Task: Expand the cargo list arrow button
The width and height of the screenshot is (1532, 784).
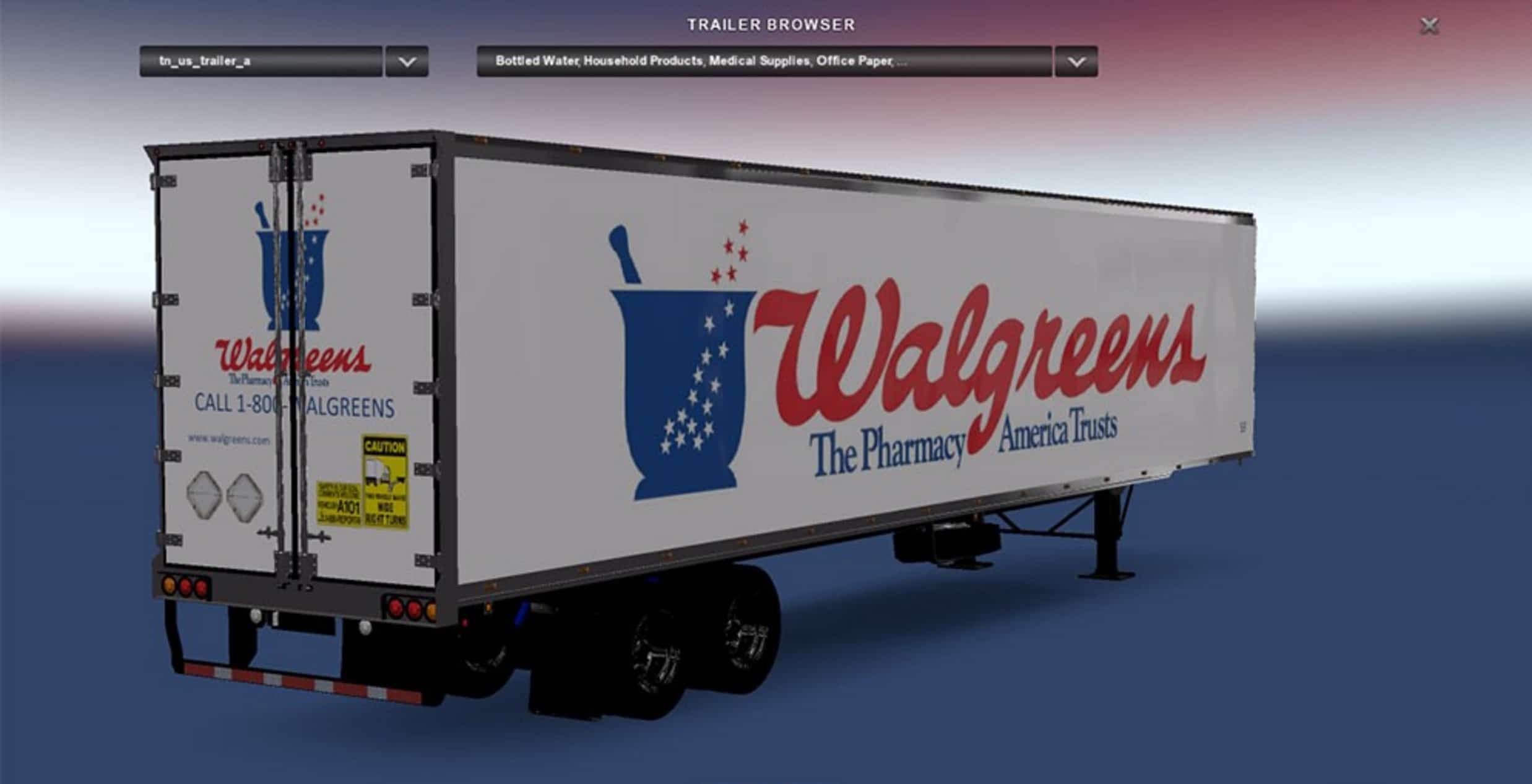Action: coord(1076,61)
